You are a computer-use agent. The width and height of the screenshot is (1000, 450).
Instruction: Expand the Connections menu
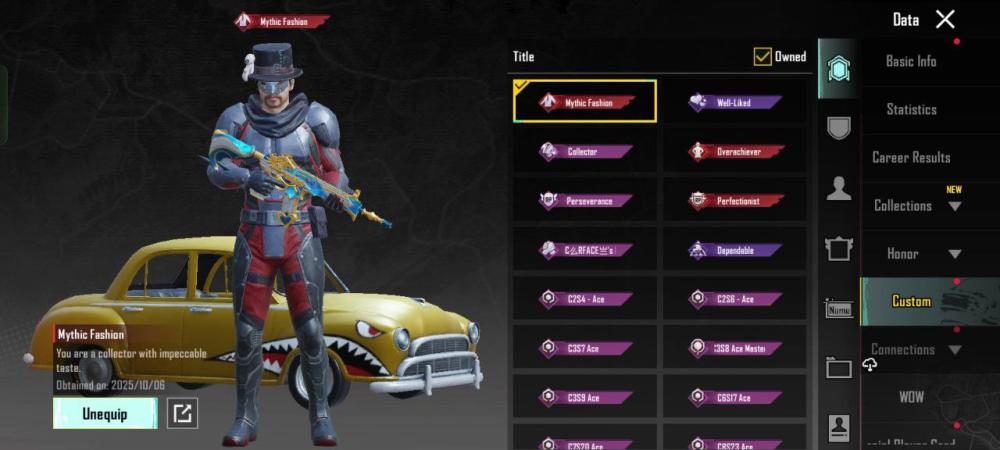coord(916,350)
